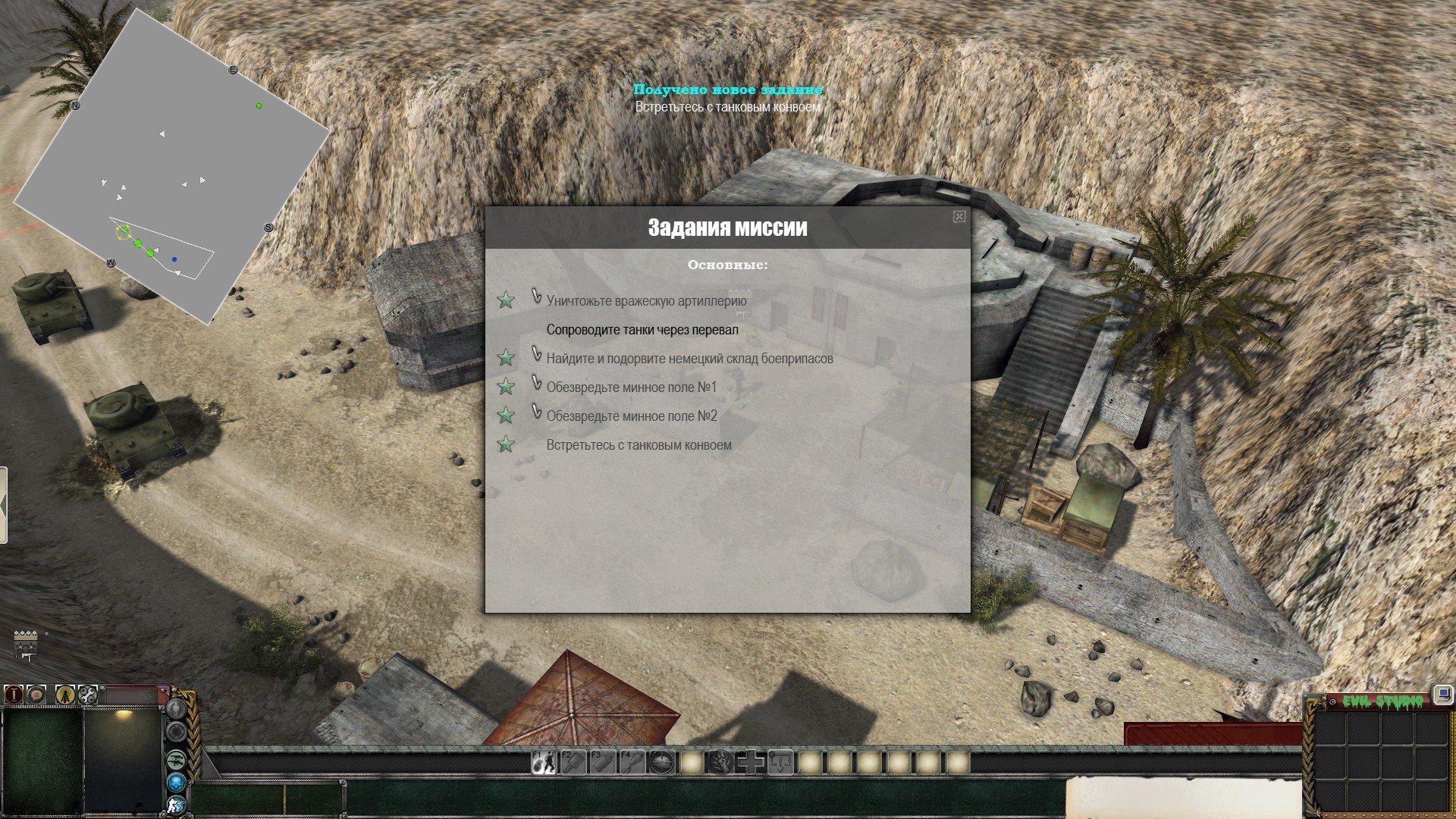1456x819 pixels.
Task: Toggle the blue skull fire mode button
Action: click(176, 782)
